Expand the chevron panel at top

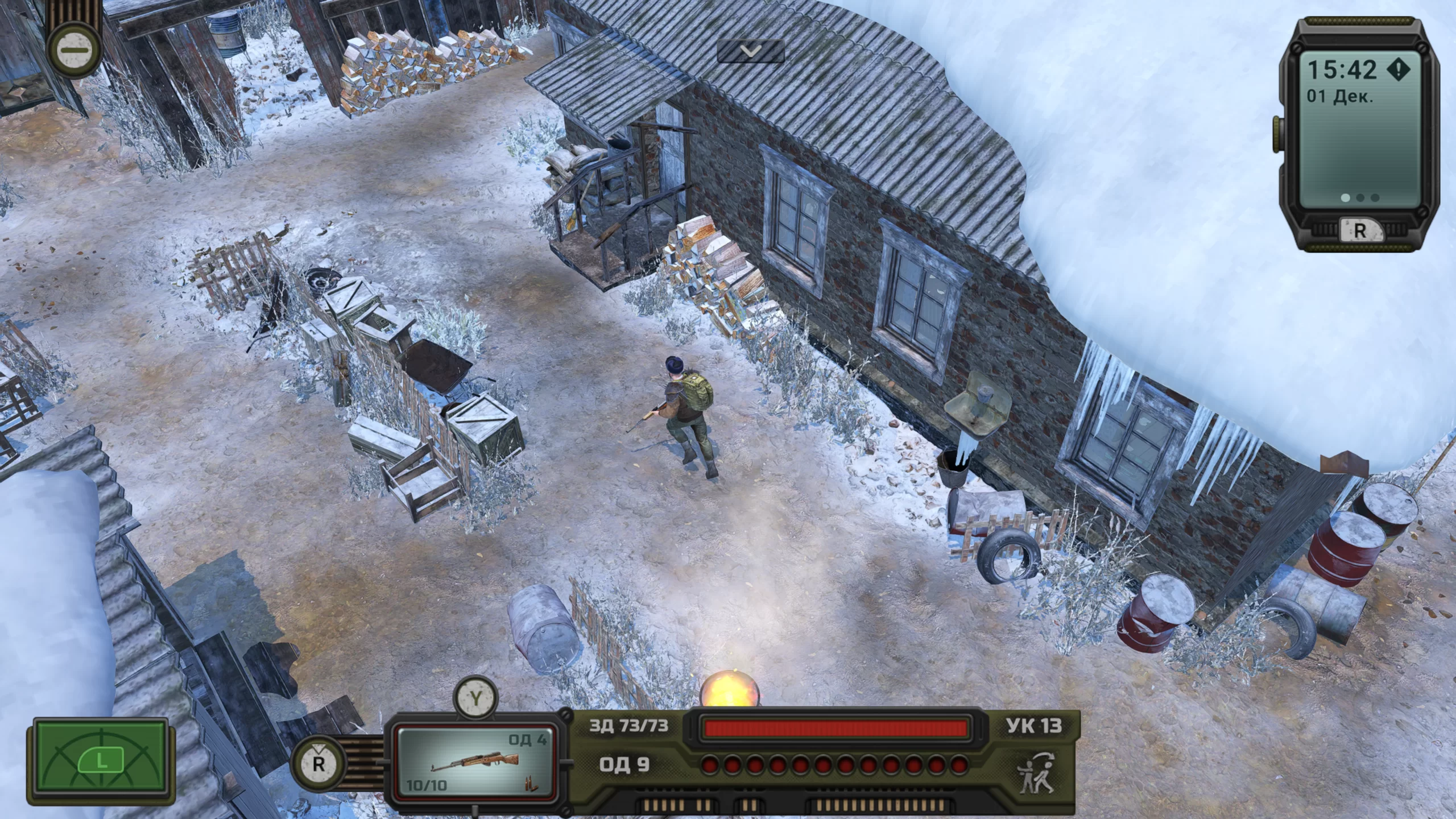pos(751,52)
